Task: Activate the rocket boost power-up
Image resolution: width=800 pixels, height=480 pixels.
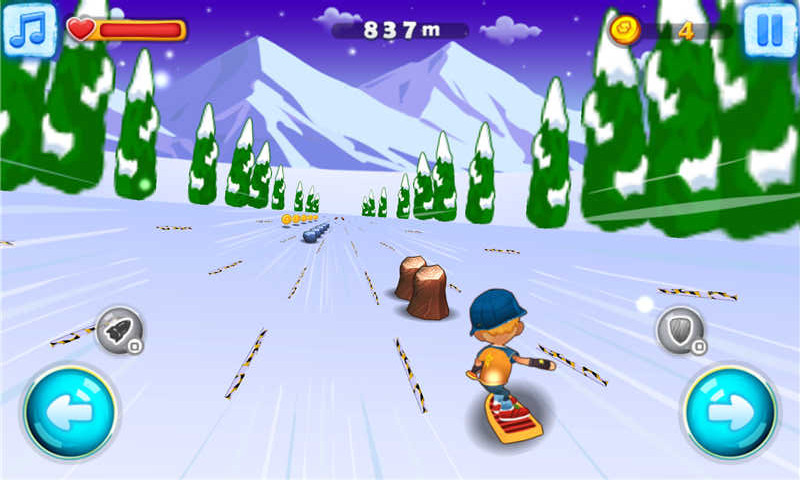Action: (120, 331)
